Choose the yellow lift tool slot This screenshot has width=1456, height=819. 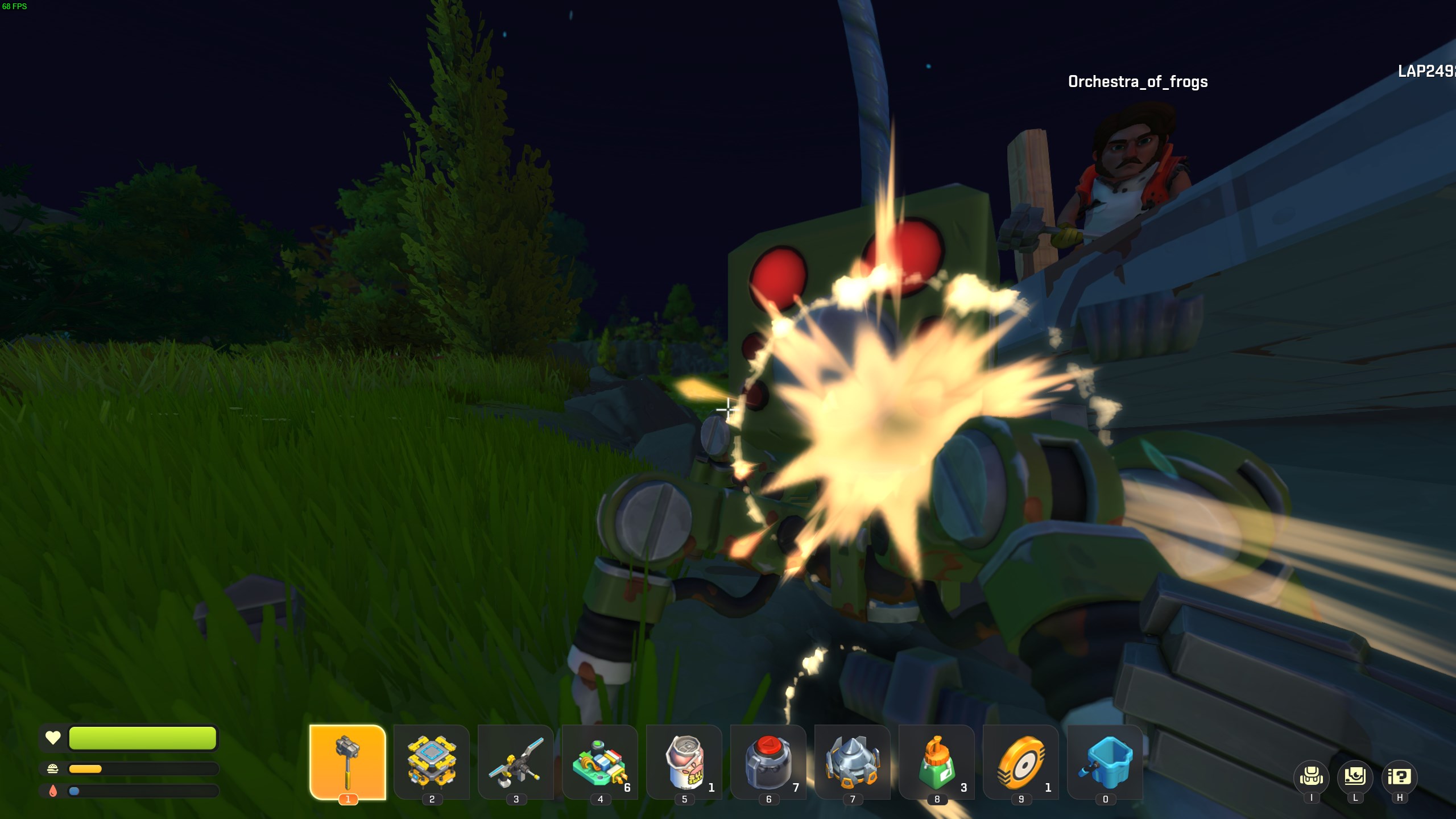pyautogui.click(x=432, y=762)
